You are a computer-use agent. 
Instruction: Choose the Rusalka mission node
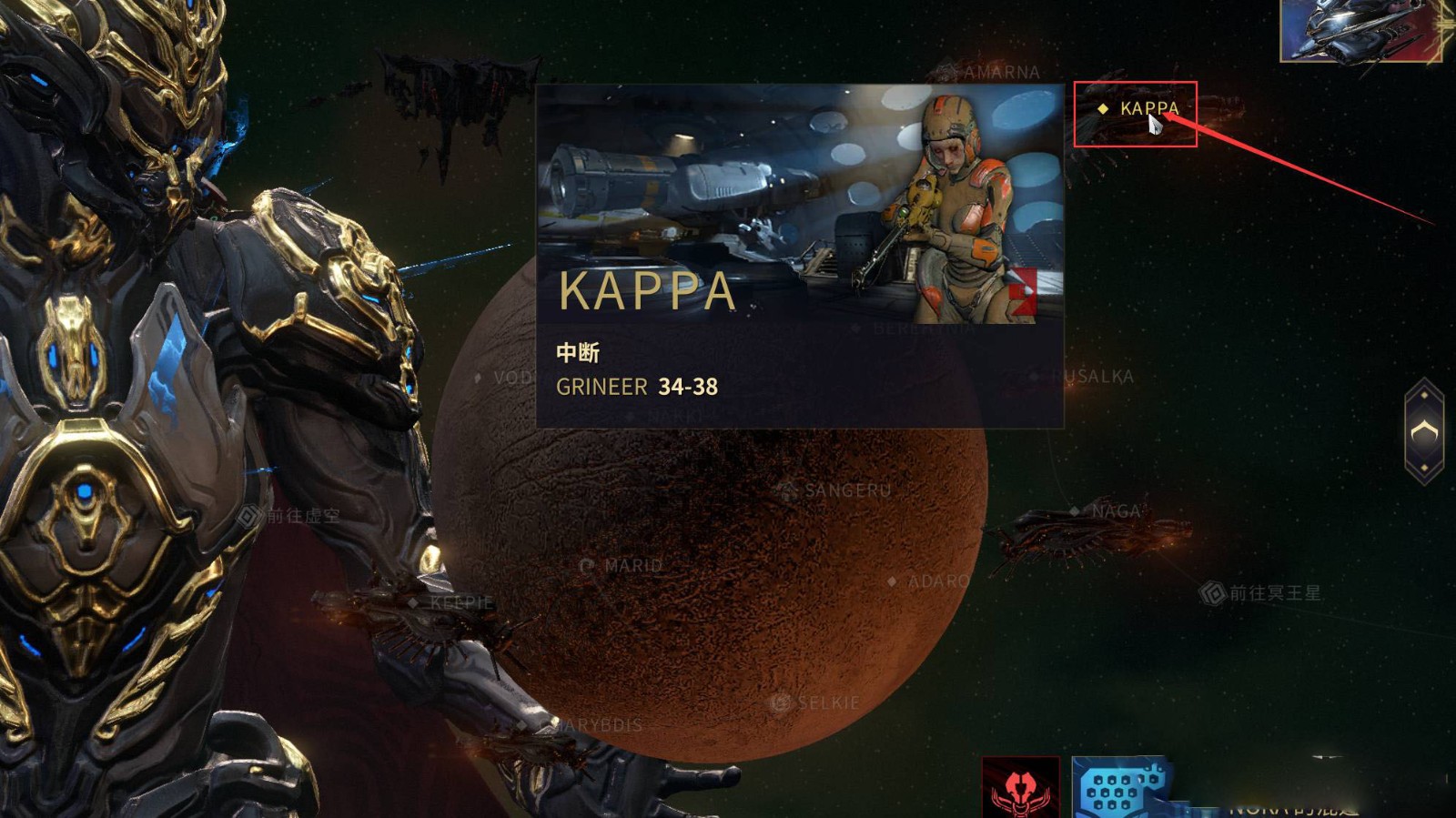1097,377
